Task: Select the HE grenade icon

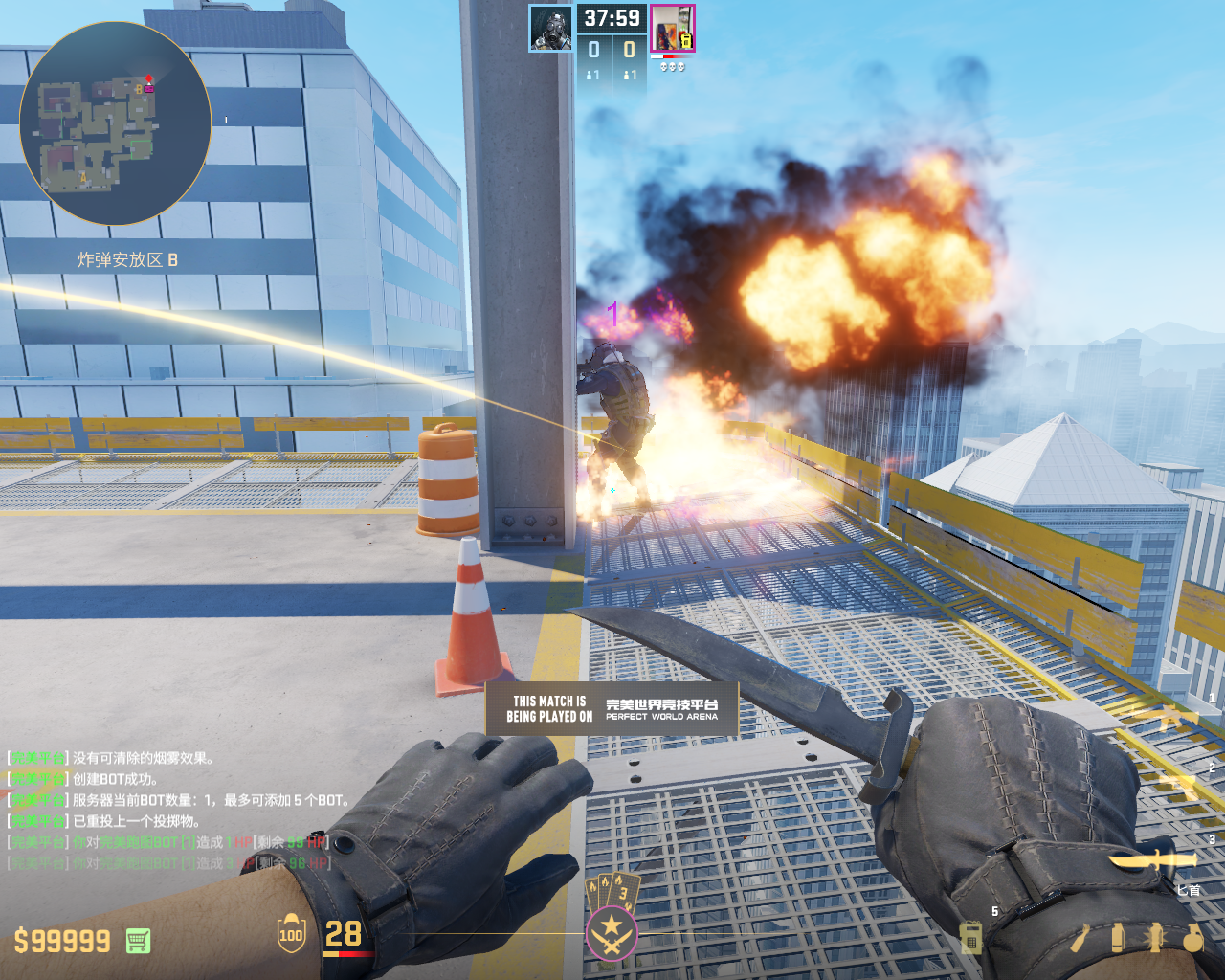Action: (x=1192, y=938)
